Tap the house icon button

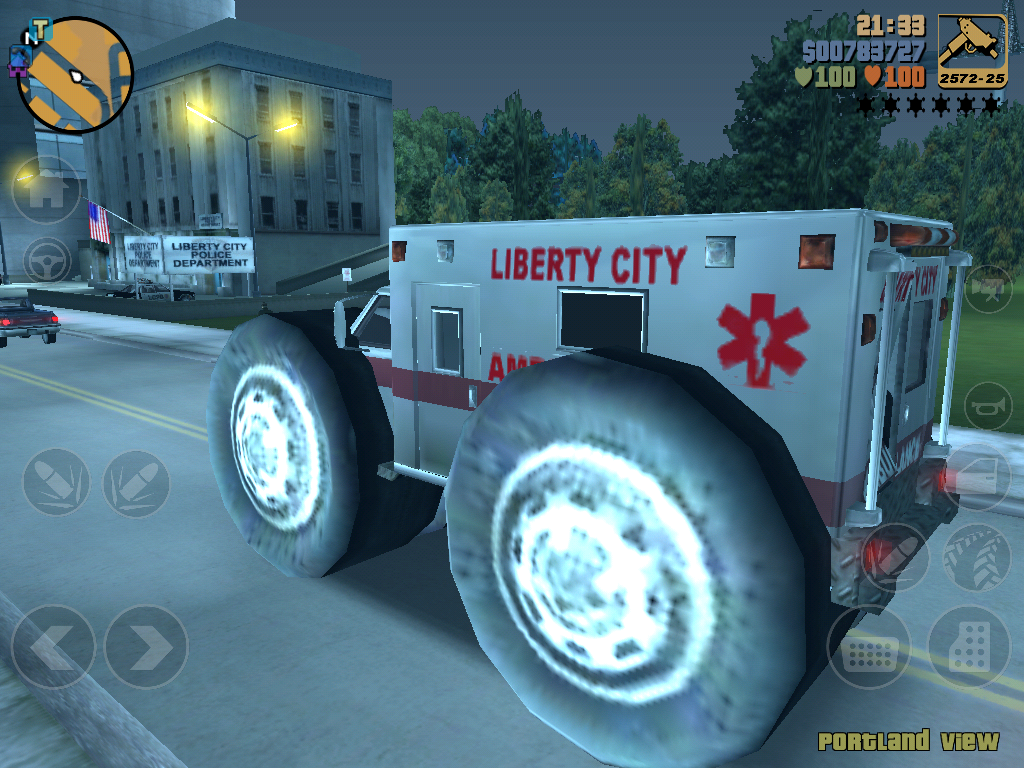(x=46, y=190)
